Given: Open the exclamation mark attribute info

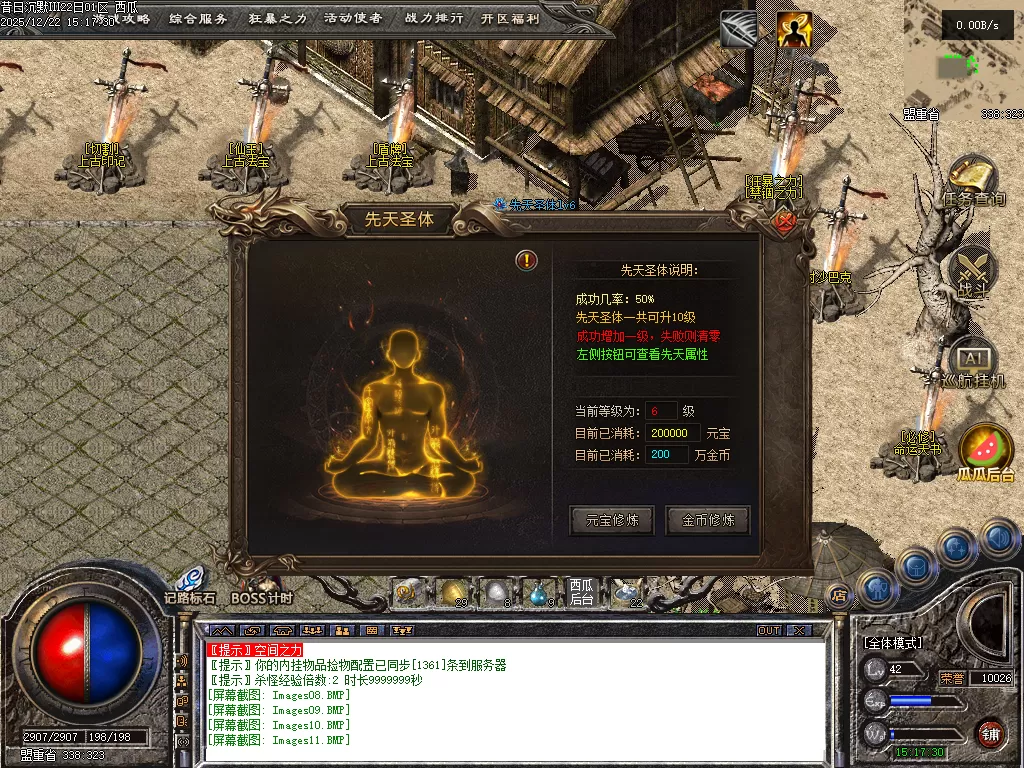Looking at the screenshot, I should click(x=526, y=261).
